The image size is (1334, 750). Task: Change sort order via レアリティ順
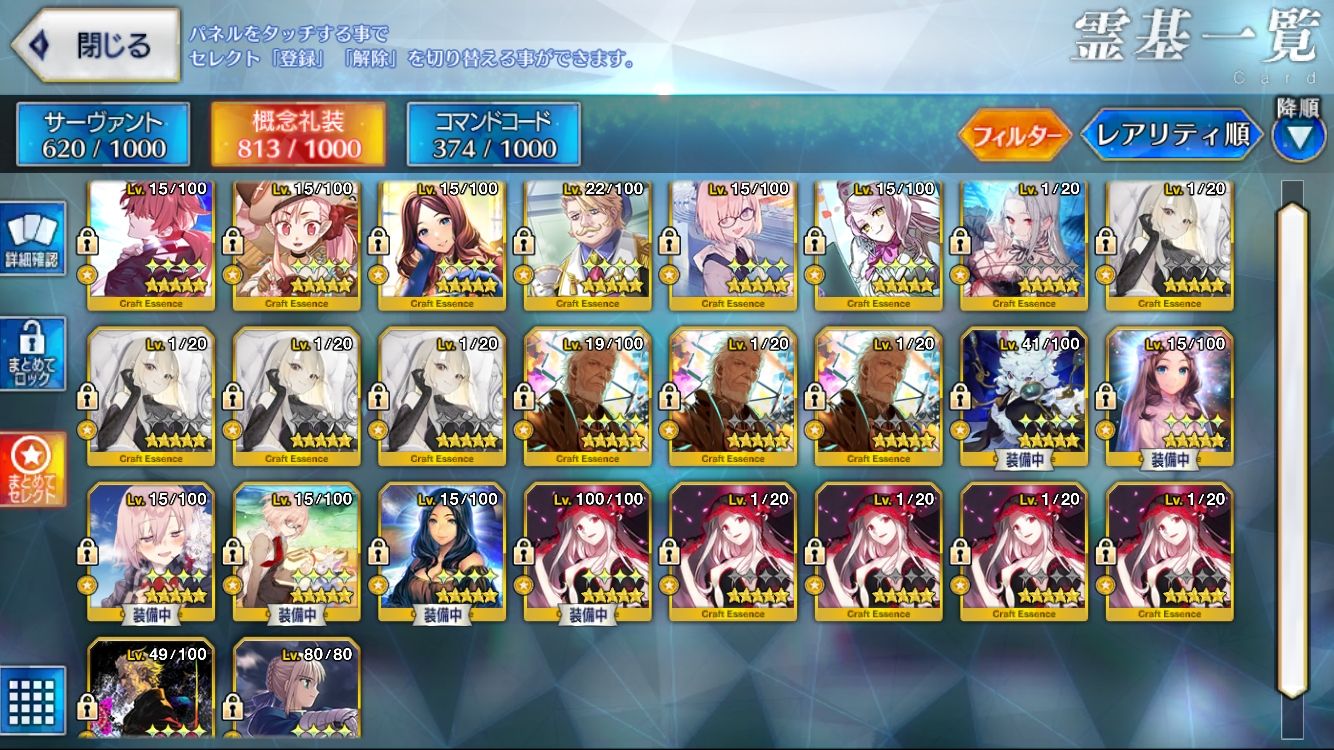(1170, 135)
